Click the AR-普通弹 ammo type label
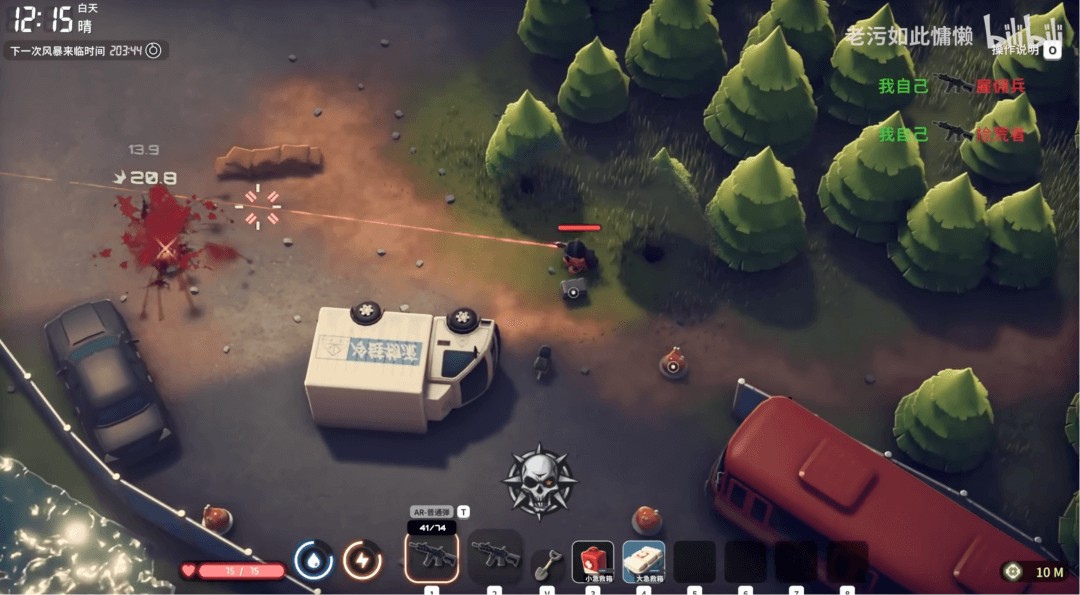The image size is (1080, 595). click(432, 512)
